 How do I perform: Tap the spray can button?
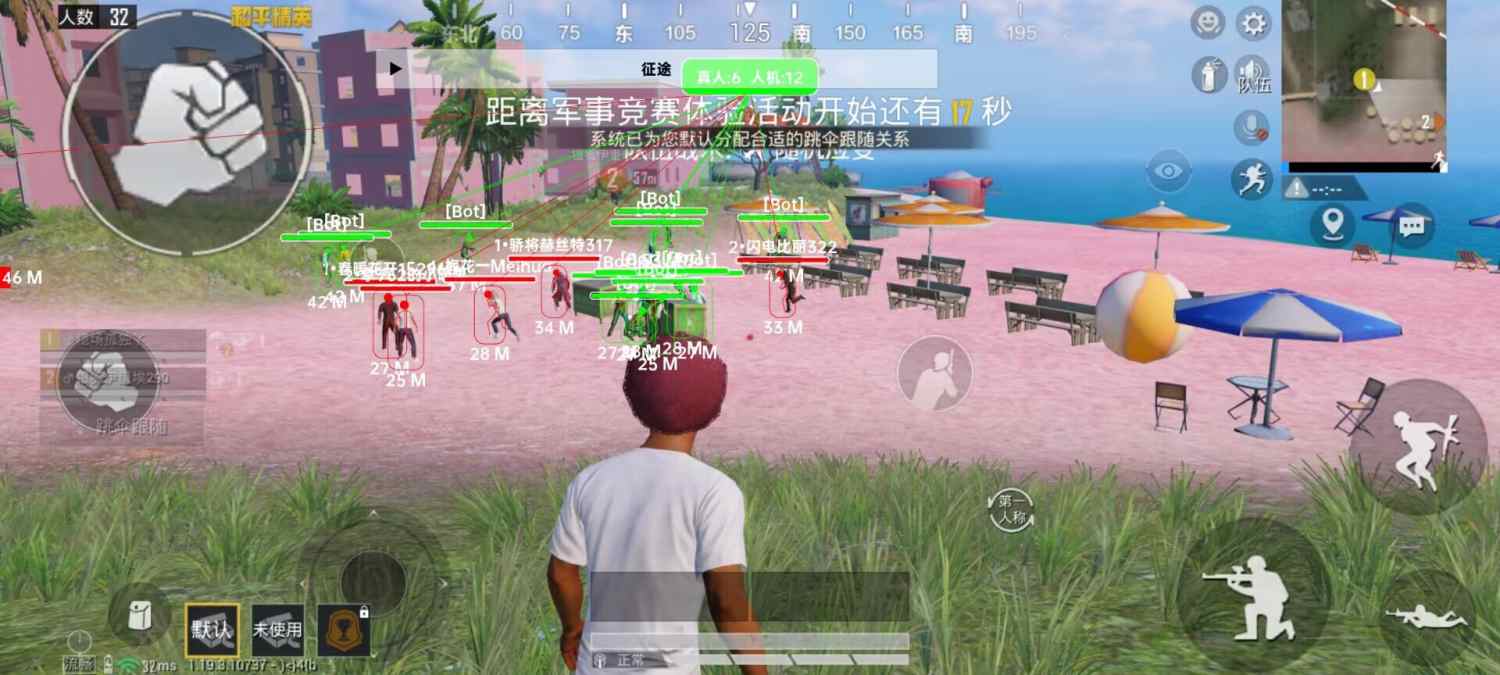(1209, 75)
